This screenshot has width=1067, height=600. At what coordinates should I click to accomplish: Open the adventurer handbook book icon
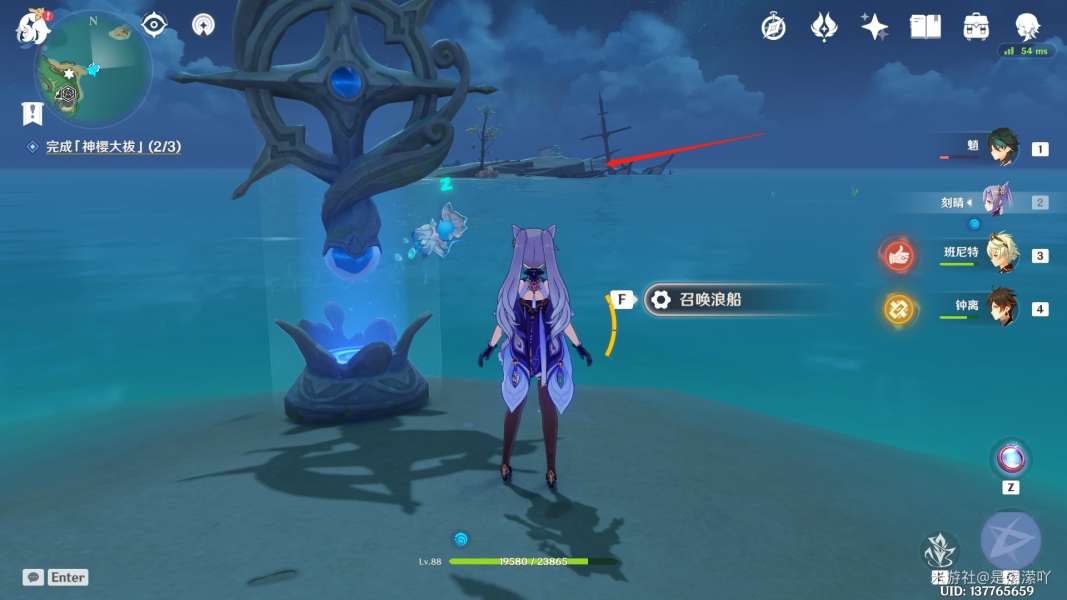click(925, 27)
